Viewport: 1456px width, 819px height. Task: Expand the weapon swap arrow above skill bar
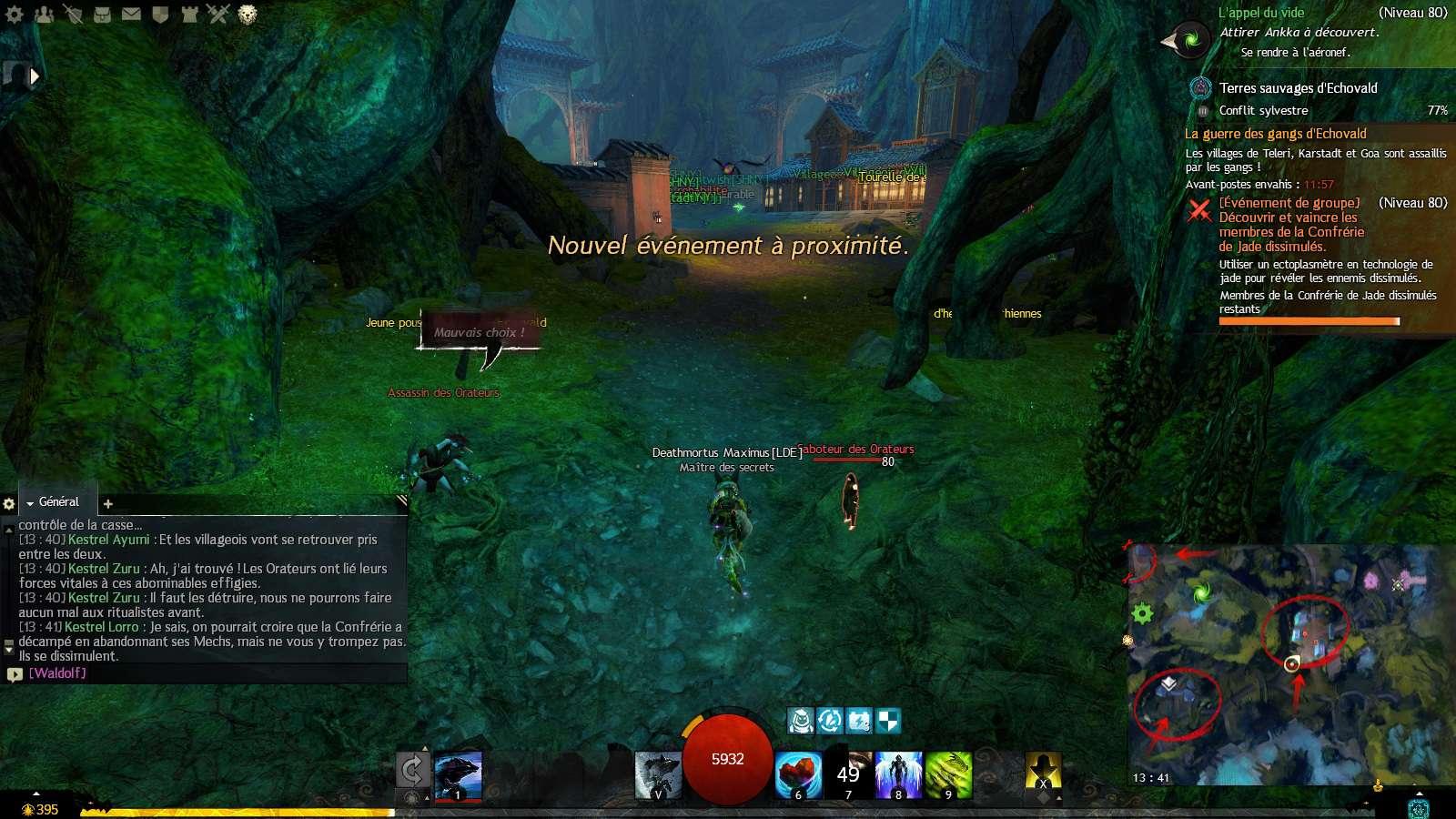[x=424, y=748]
